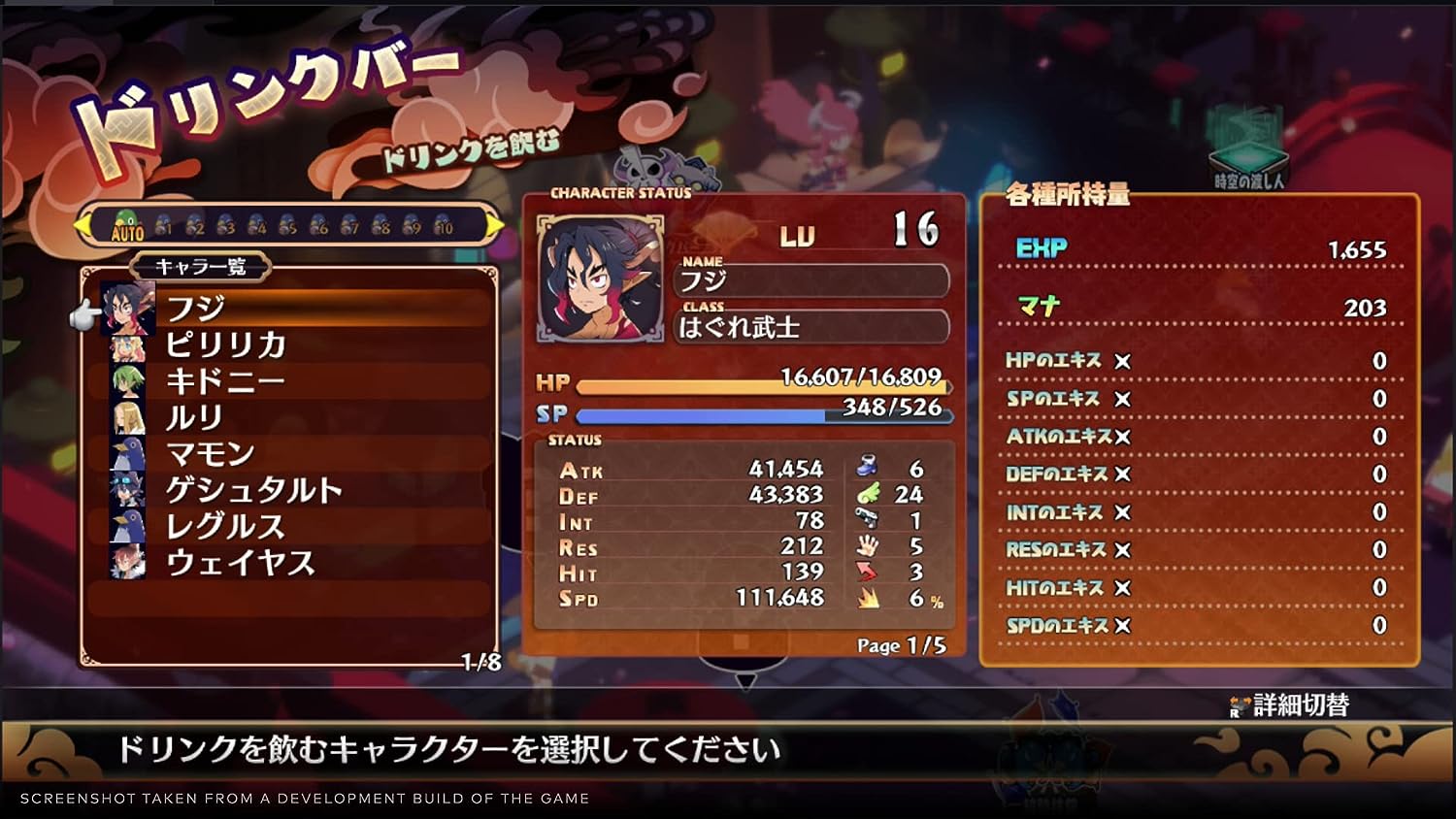Select numbered slot 5 in top bar
Viewport: 1456px width, 819px height.
pos(289,225)
